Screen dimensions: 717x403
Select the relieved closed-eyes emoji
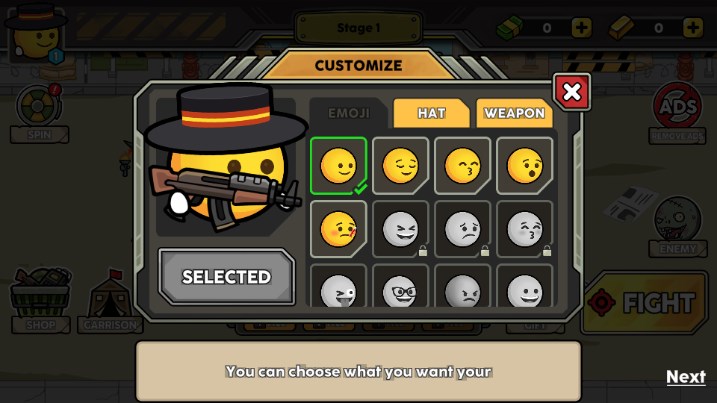[x=400, y=165]
